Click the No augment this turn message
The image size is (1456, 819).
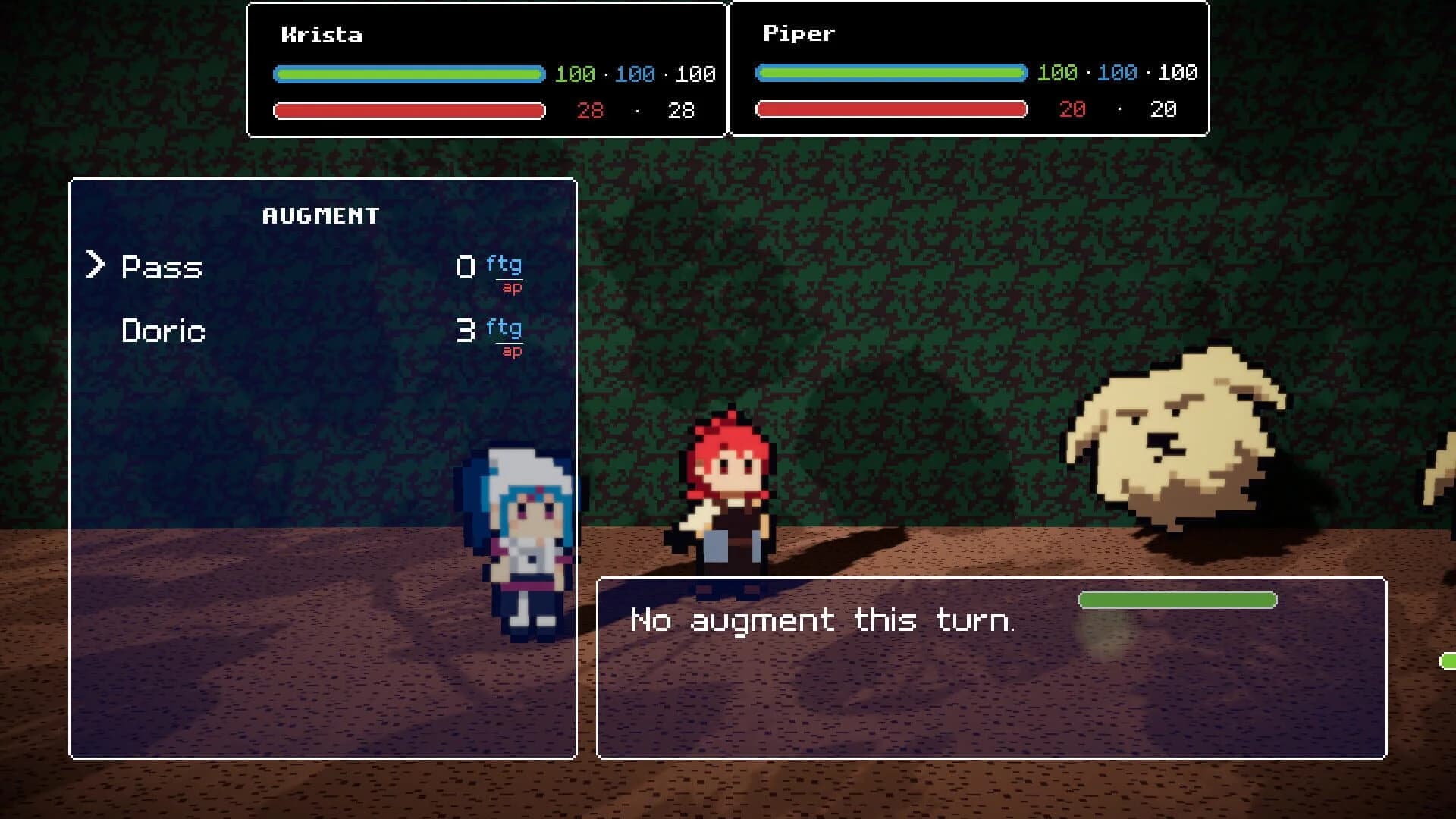(x=821, y=620)
